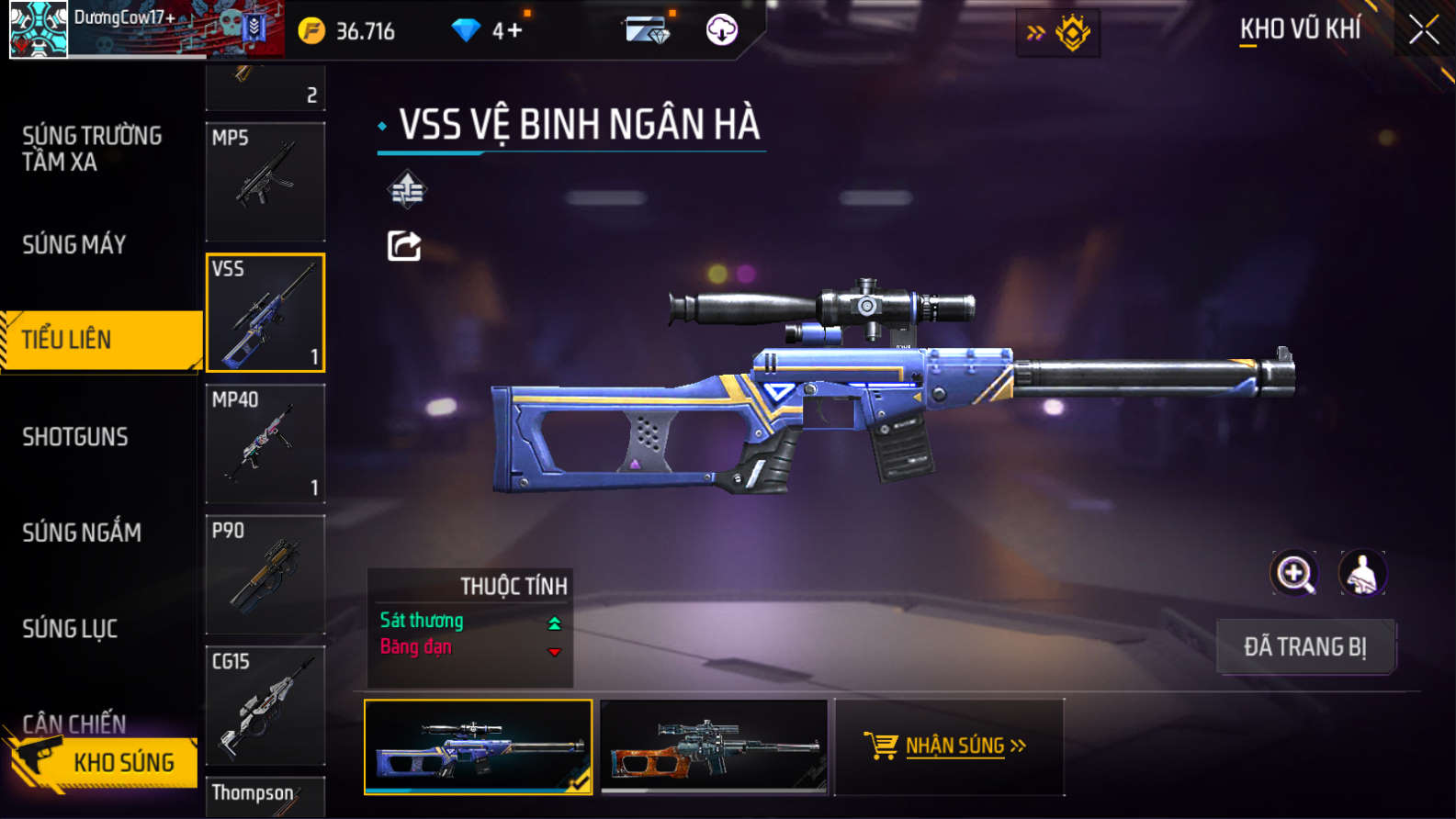
Task: Choose the orange-stock VSS skin thumbnail
Action: point(714,746)
